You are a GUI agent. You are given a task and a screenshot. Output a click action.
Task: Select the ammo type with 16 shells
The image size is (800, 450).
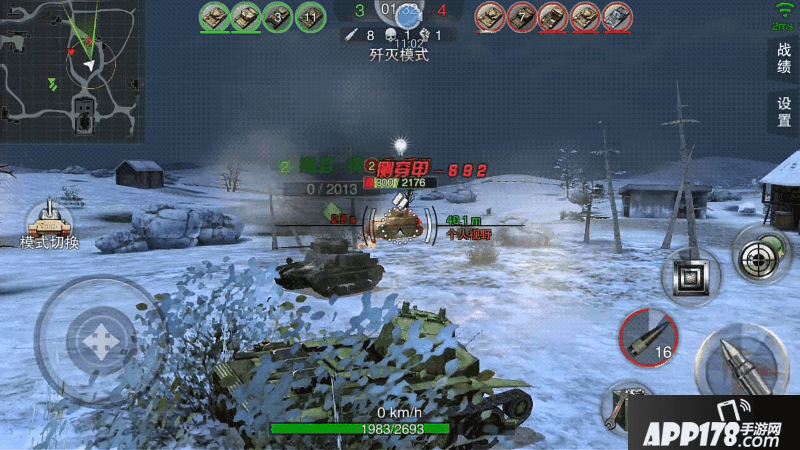(x=649, y=337)
